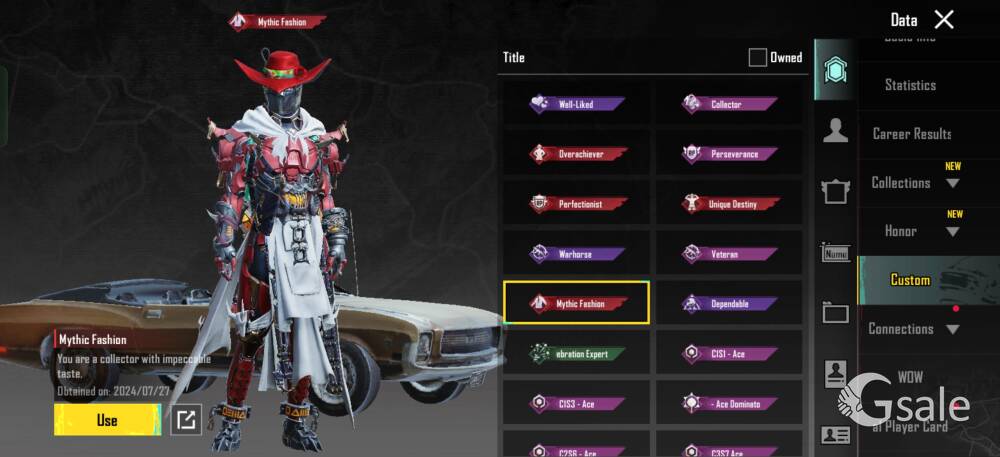Pick the Veteran title
The image size is (1000, 457).
click(729, 254)
